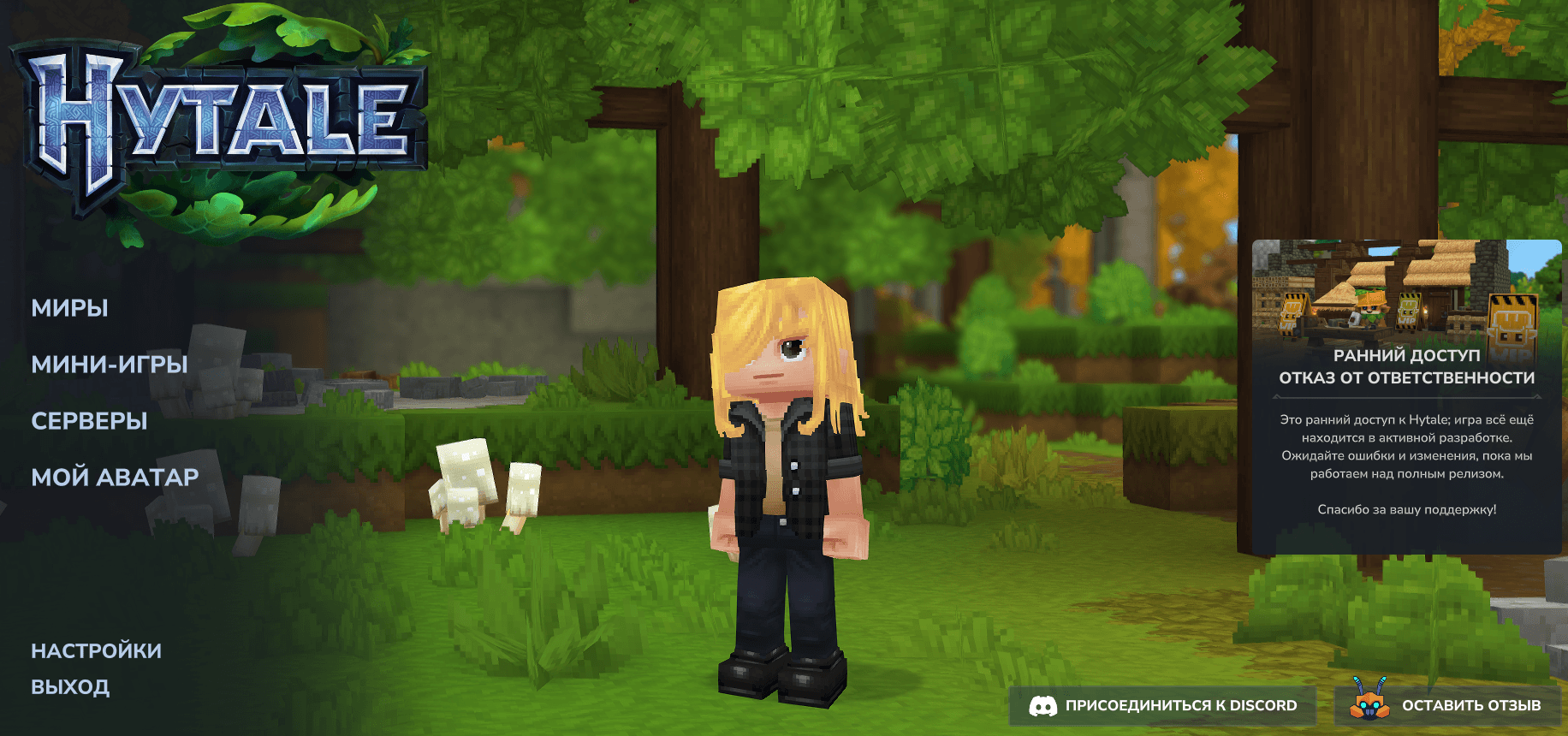
Task: Open МИНИ-ИГРЫ from the sidebar
Action: 109,365
